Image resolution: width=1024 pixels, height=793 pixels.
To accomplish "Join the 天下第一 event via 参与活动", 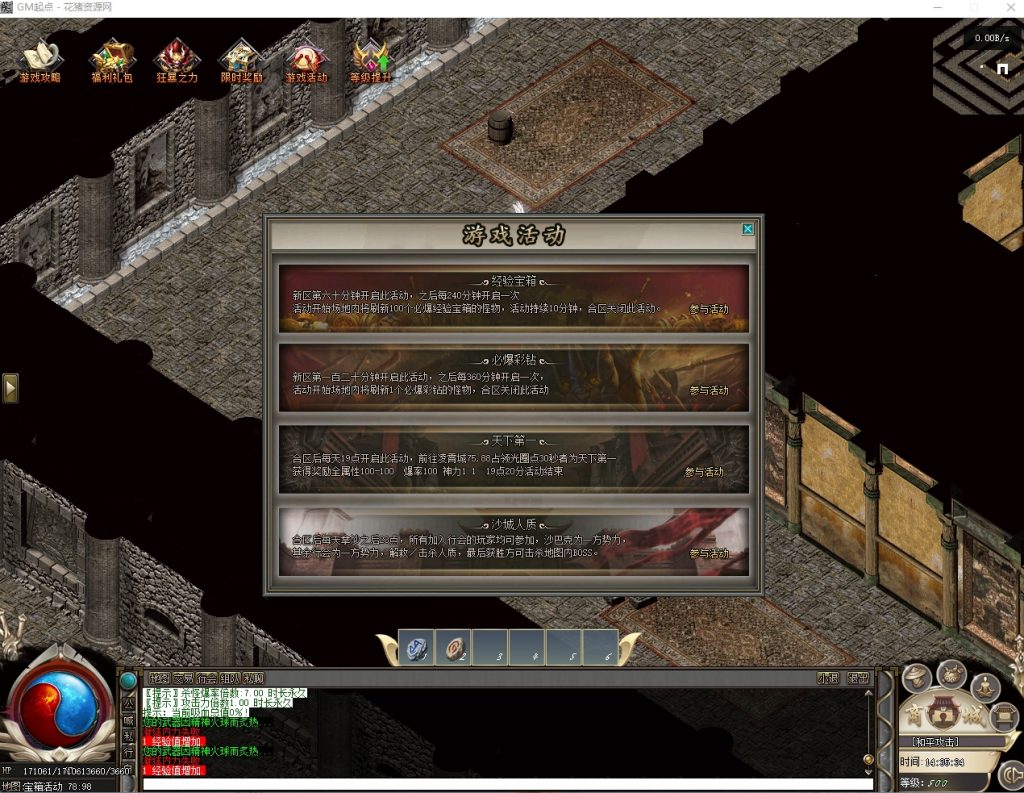I will (x=704, y=472).
